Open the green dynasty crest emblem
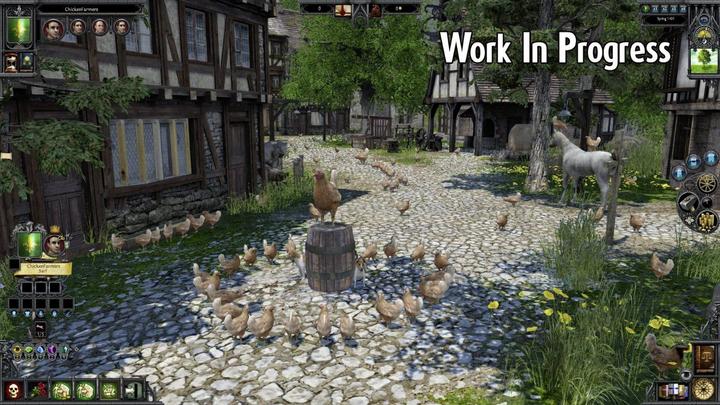 (x=19, y=28)
